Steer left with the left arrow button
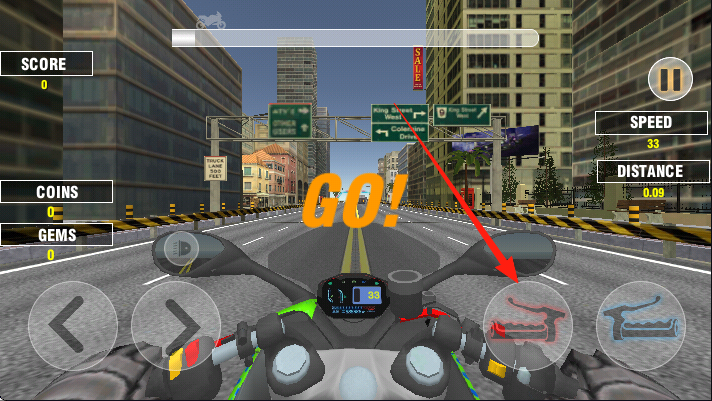This screenshot has height=401, width=712. click(x=72, y=324)
